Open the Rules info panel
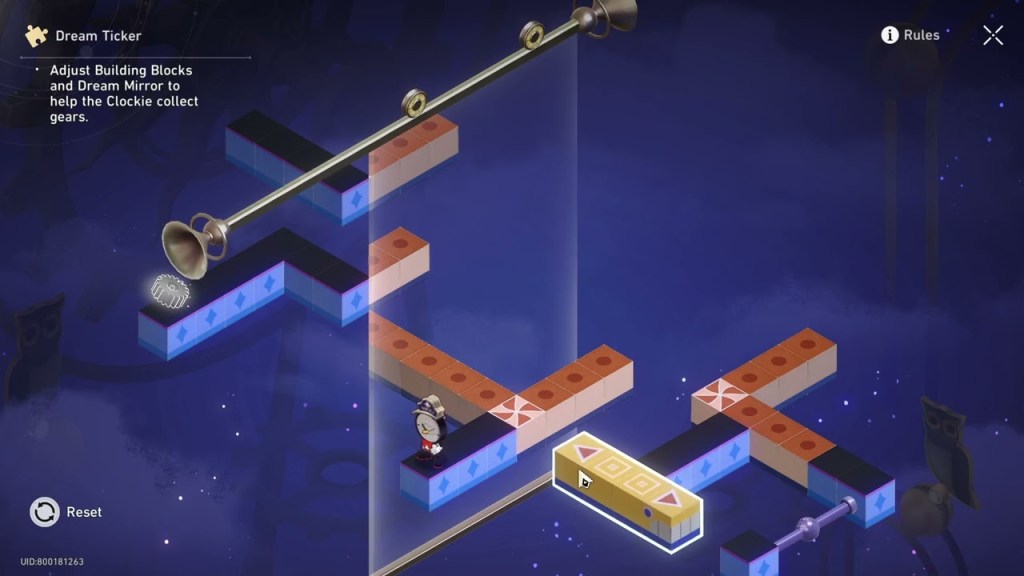Image resolution: width=1024 pixels, height=576 pixels. pos(909,35)
